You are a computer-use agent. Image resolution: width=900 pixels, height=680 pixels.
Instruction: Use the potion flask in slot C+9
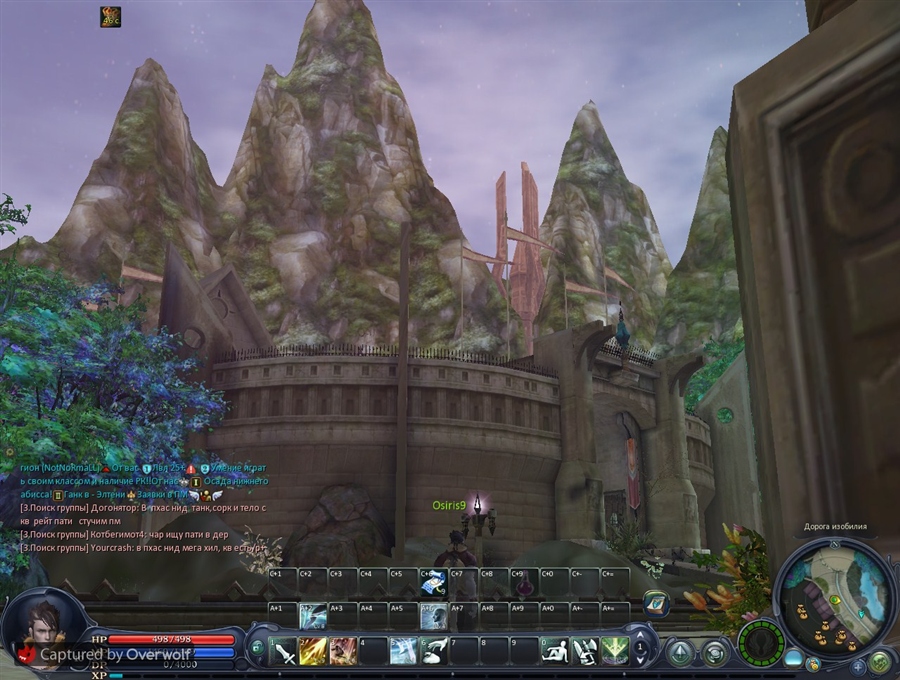coord(523,585)
